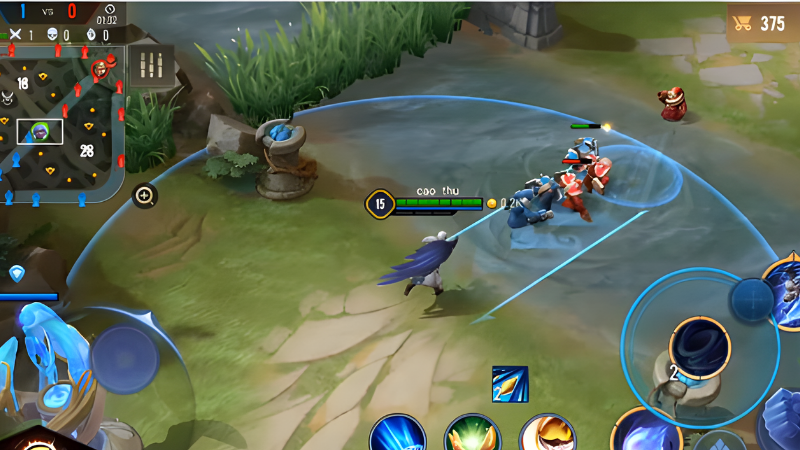The height and width of the screenshot is (450, 800).
Task: Select the hero portrait on minimap
Action: tap(40, 130)
